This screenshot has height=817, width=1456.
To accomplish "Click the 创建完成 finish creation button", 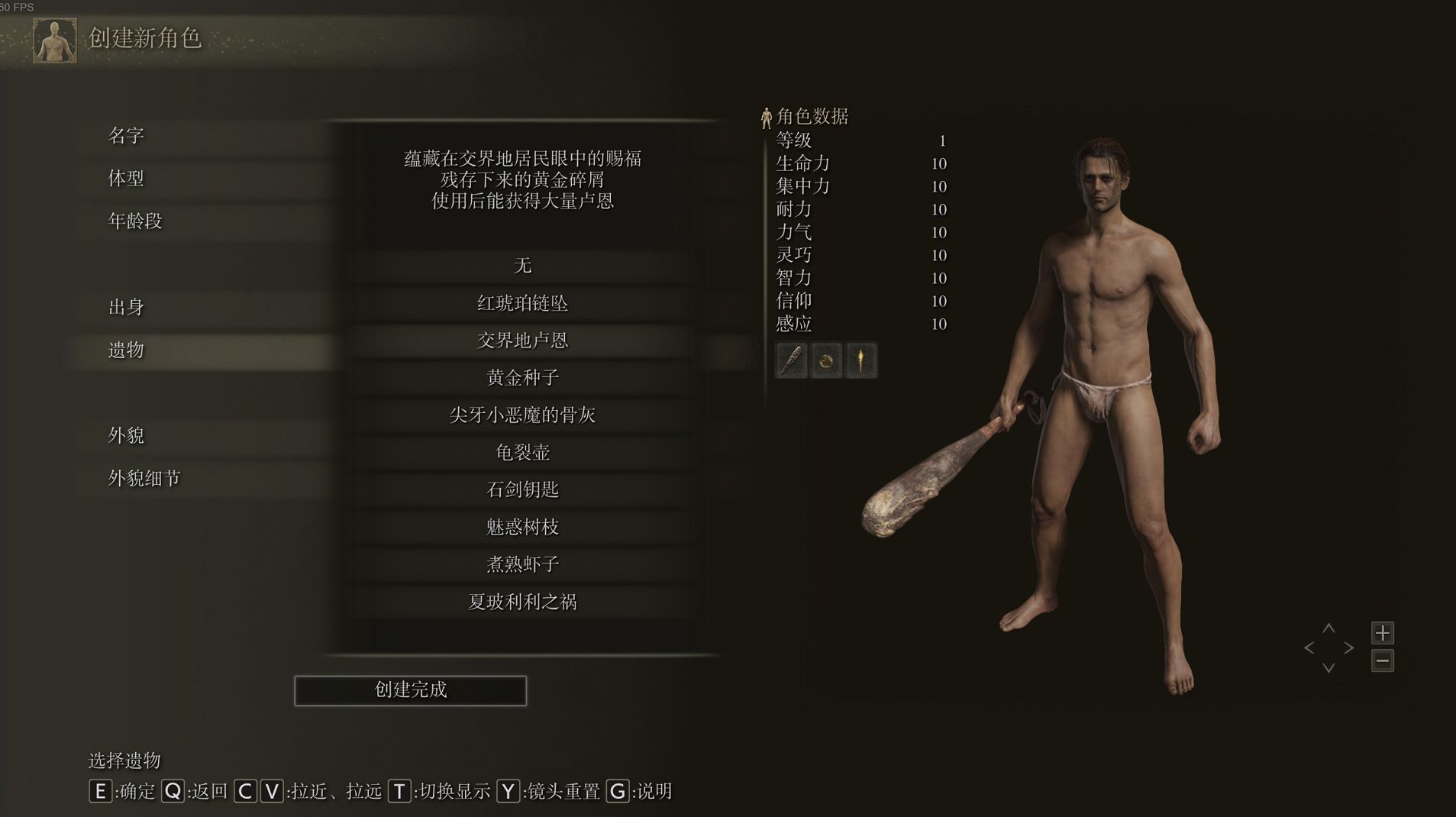I will (410, 690).
